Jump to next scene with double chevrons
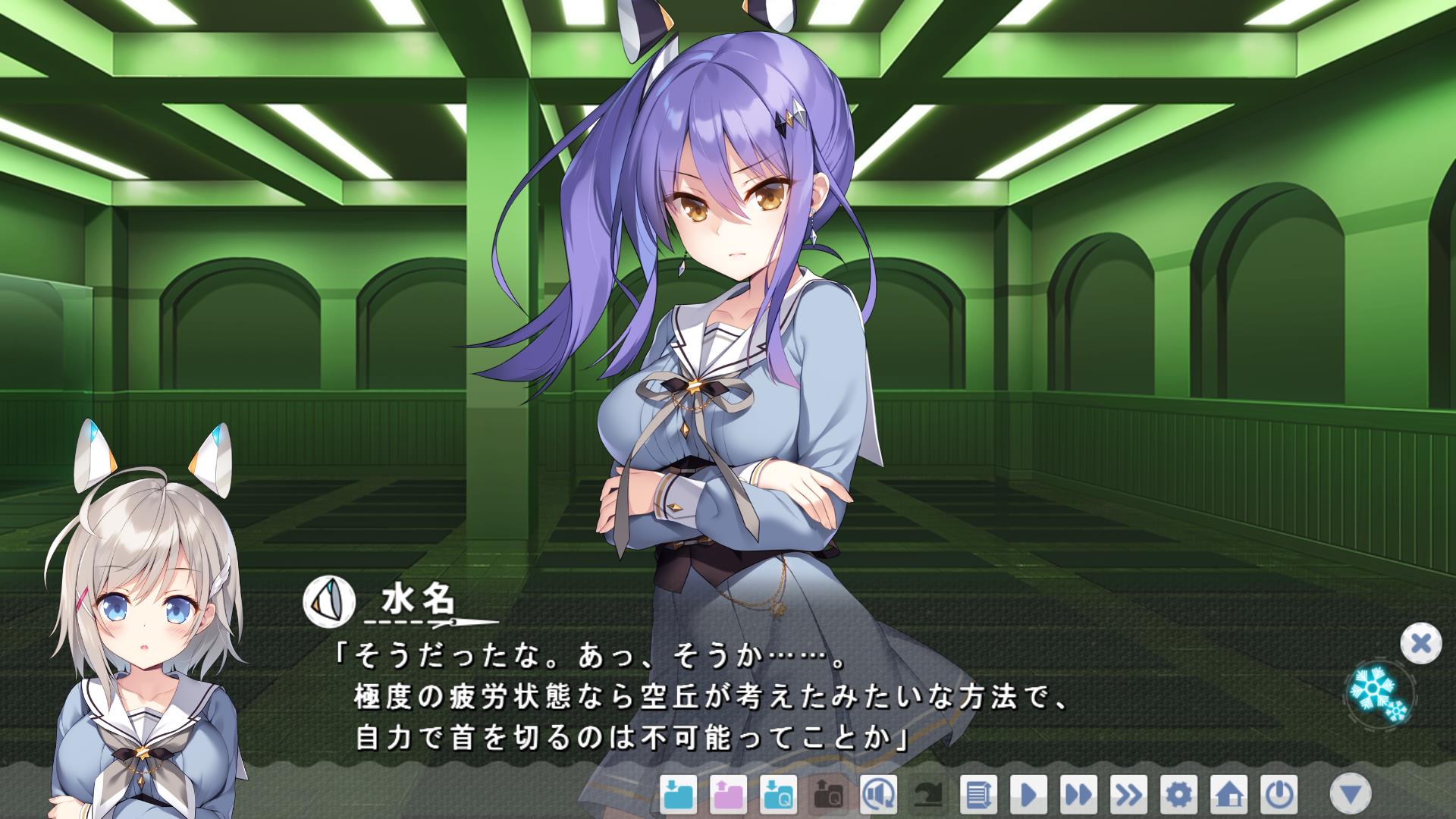 [x=1128, y=795]
